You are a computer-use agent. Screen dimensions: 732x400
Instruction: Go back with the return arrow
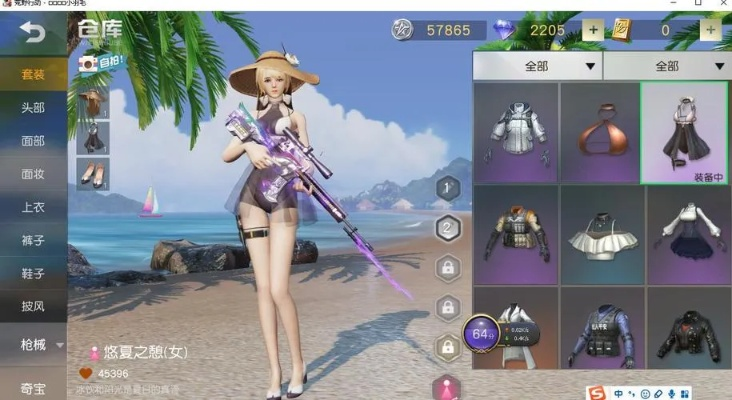pos(32,32)
